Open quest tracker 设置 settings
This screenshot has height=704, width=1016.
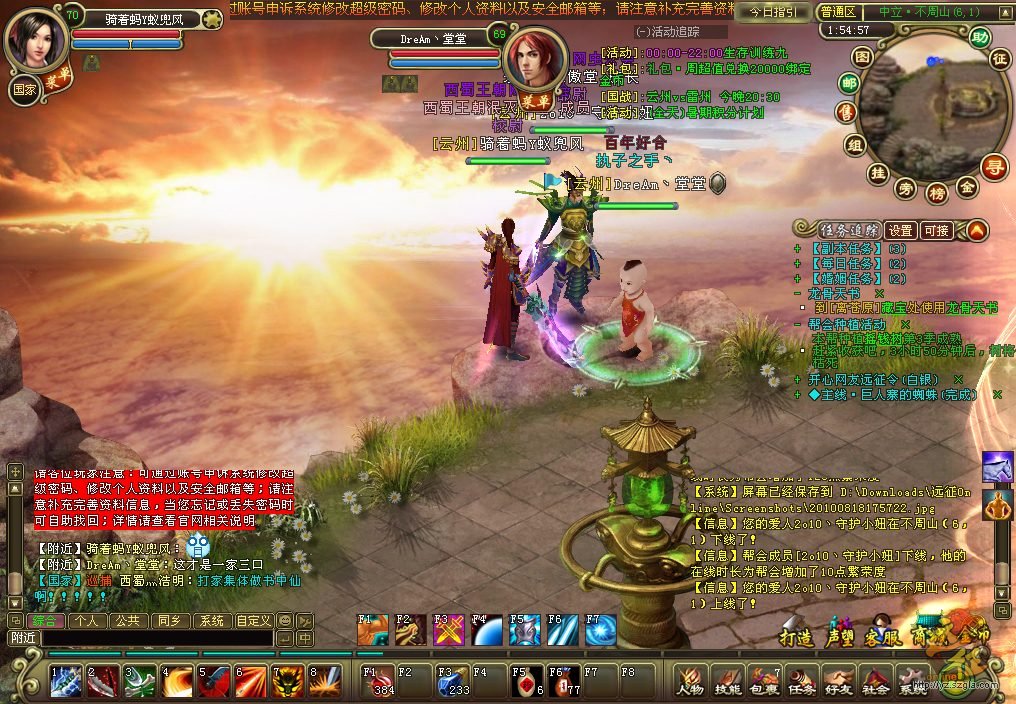(x=901, y=231)
